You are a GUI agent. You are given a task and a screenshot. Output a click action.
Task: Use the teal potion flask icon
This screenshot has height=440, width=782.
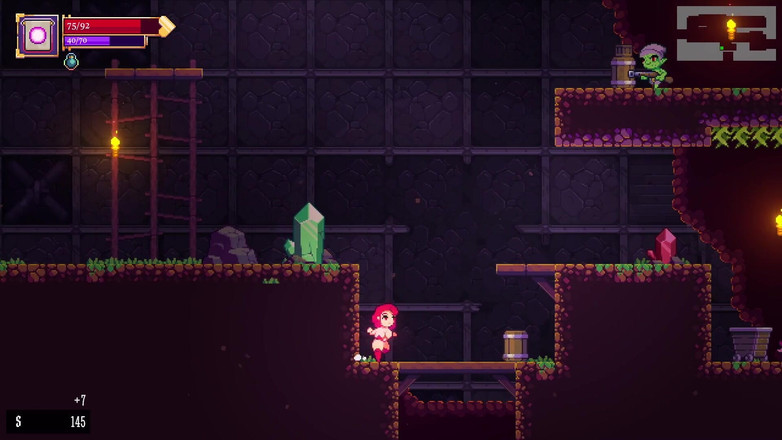click(71, 62)
